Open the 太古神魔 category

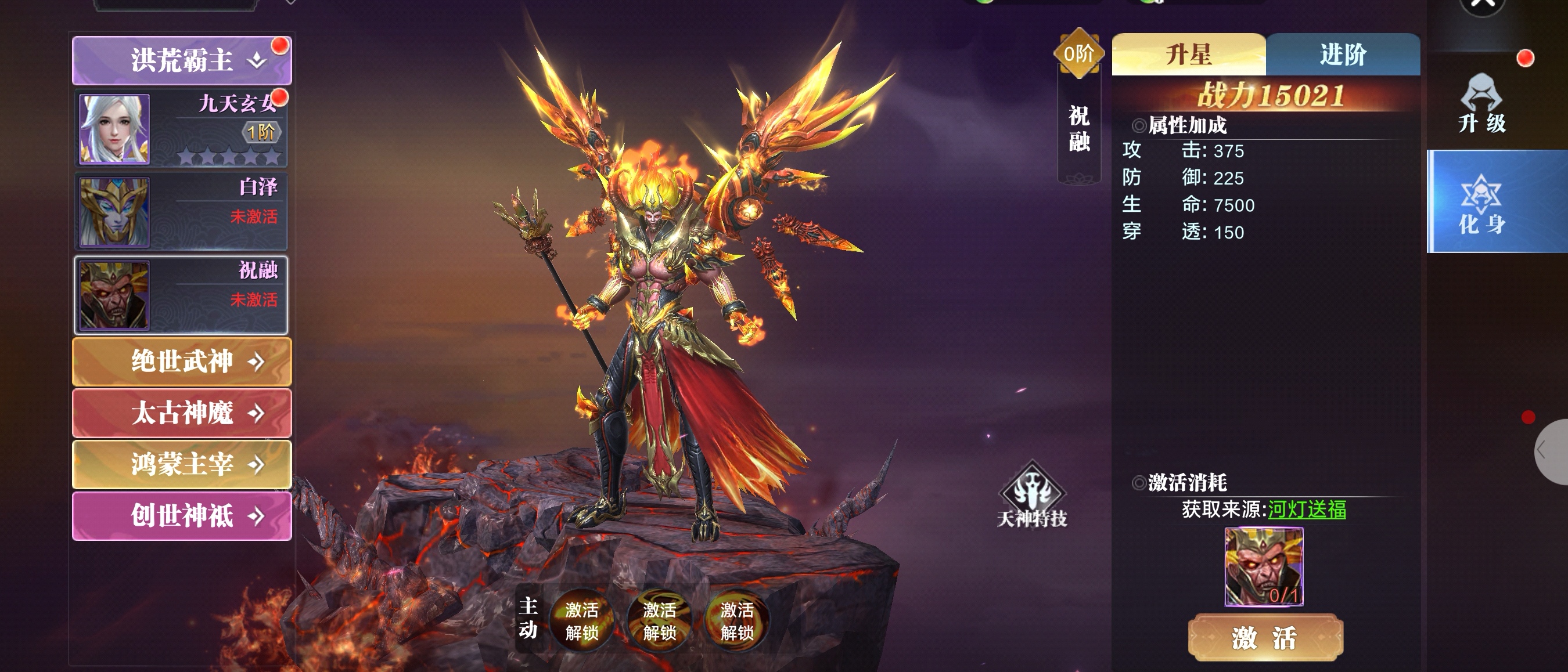coord(181,413)
